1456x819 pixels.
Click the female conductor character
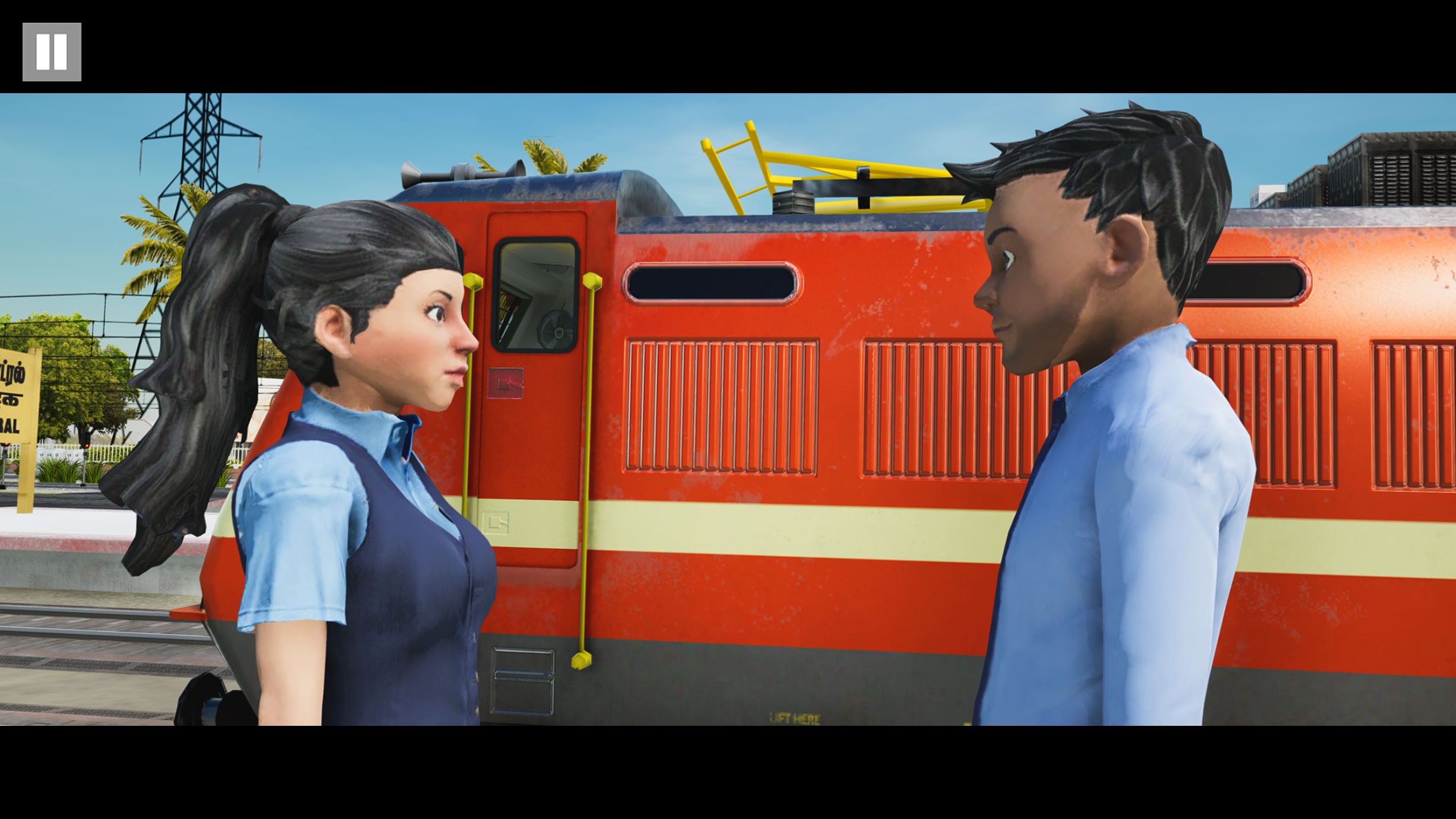pyautogui.click(x=368, y=534)
